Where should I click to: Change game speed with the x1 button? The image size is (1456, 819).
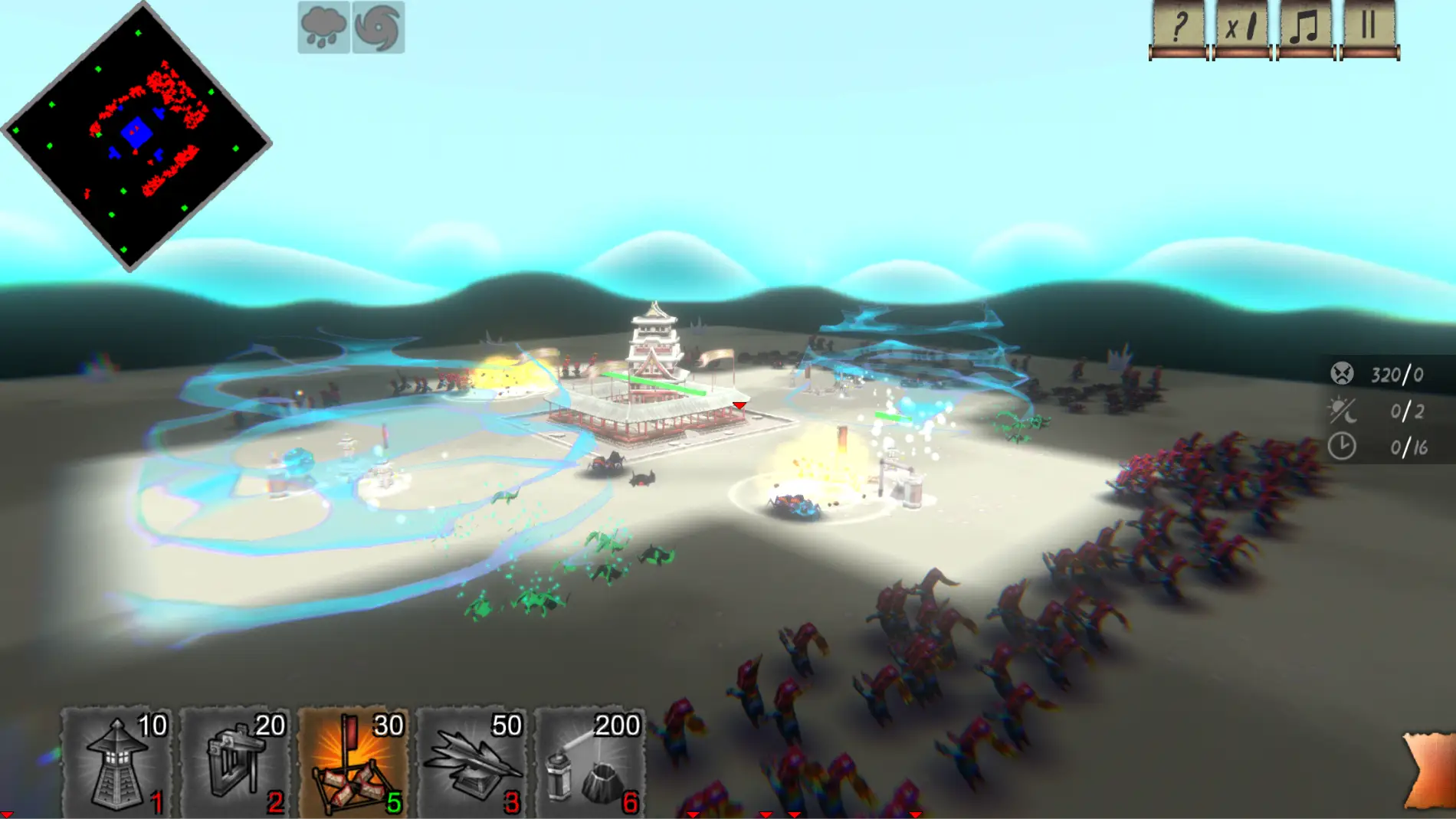click(x=1241, y=29)
